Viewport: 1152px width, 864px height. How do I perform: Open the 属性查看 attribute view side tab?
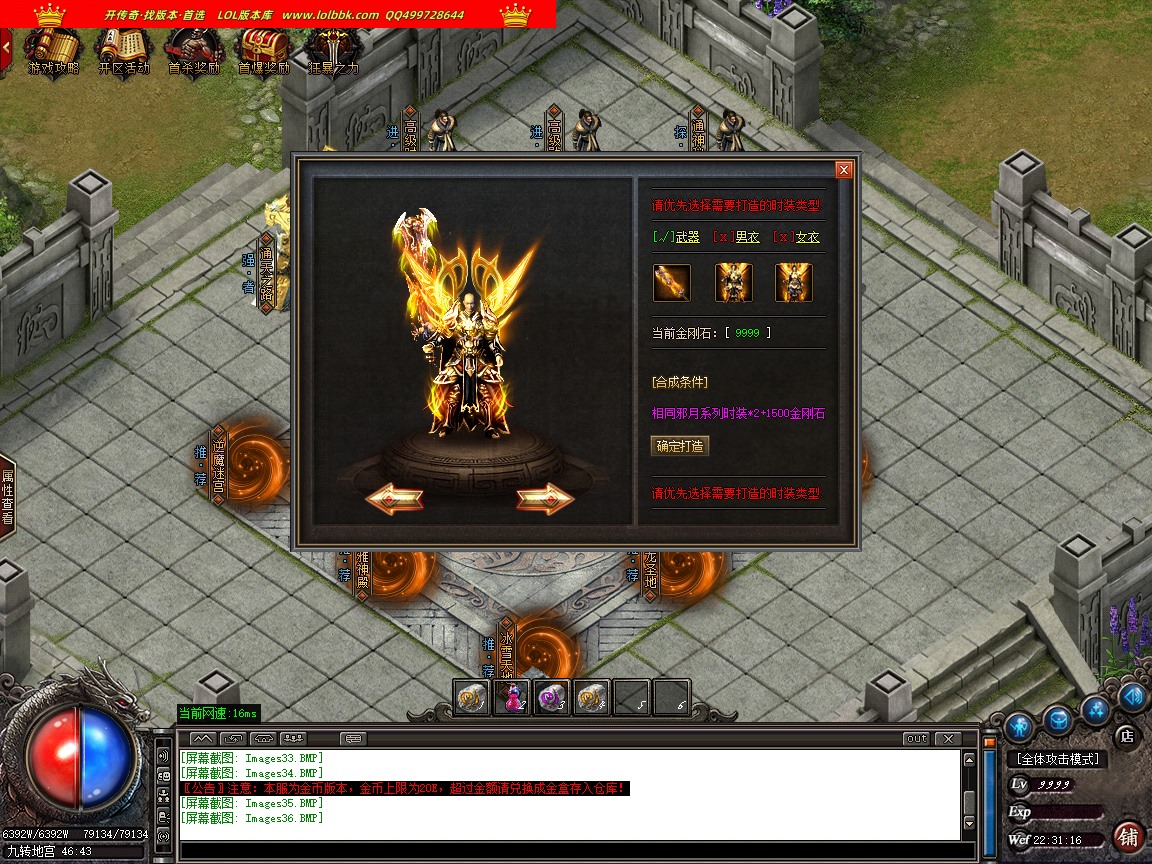point(7,497)
